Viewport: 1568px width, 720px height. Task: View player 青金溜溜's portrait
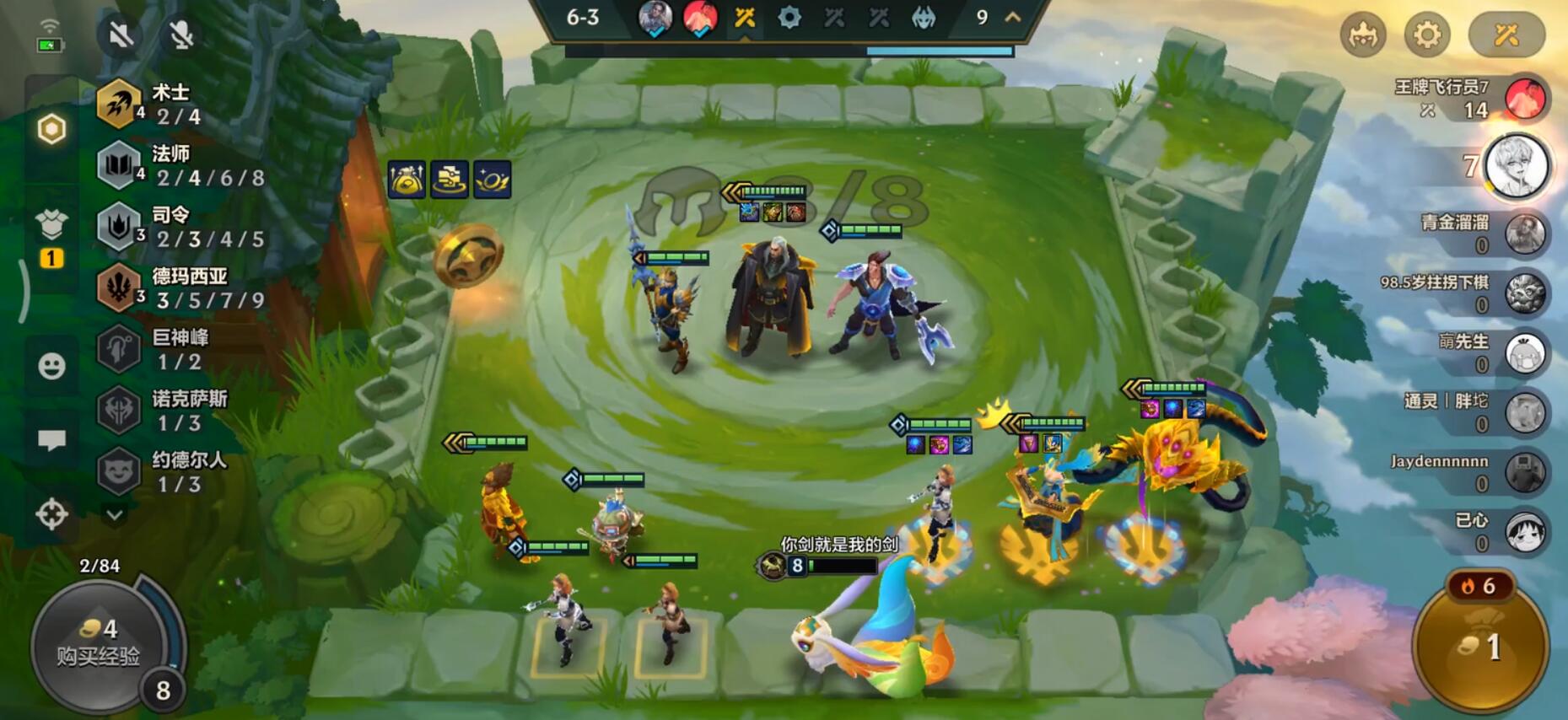coord(1525,234)
